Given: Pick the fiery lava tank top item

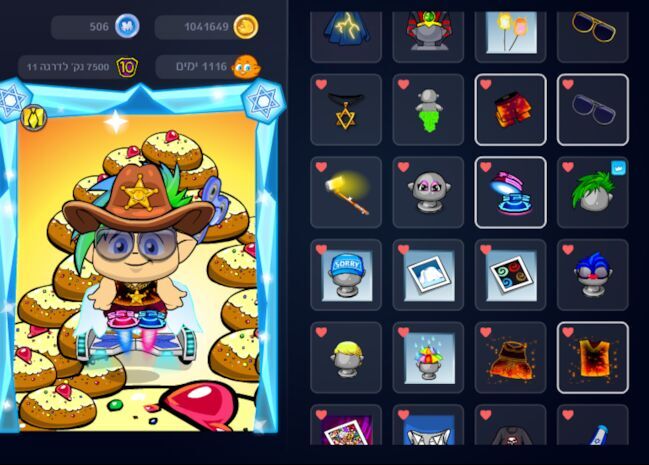Looking at the screenshot, I should point(592,357).
